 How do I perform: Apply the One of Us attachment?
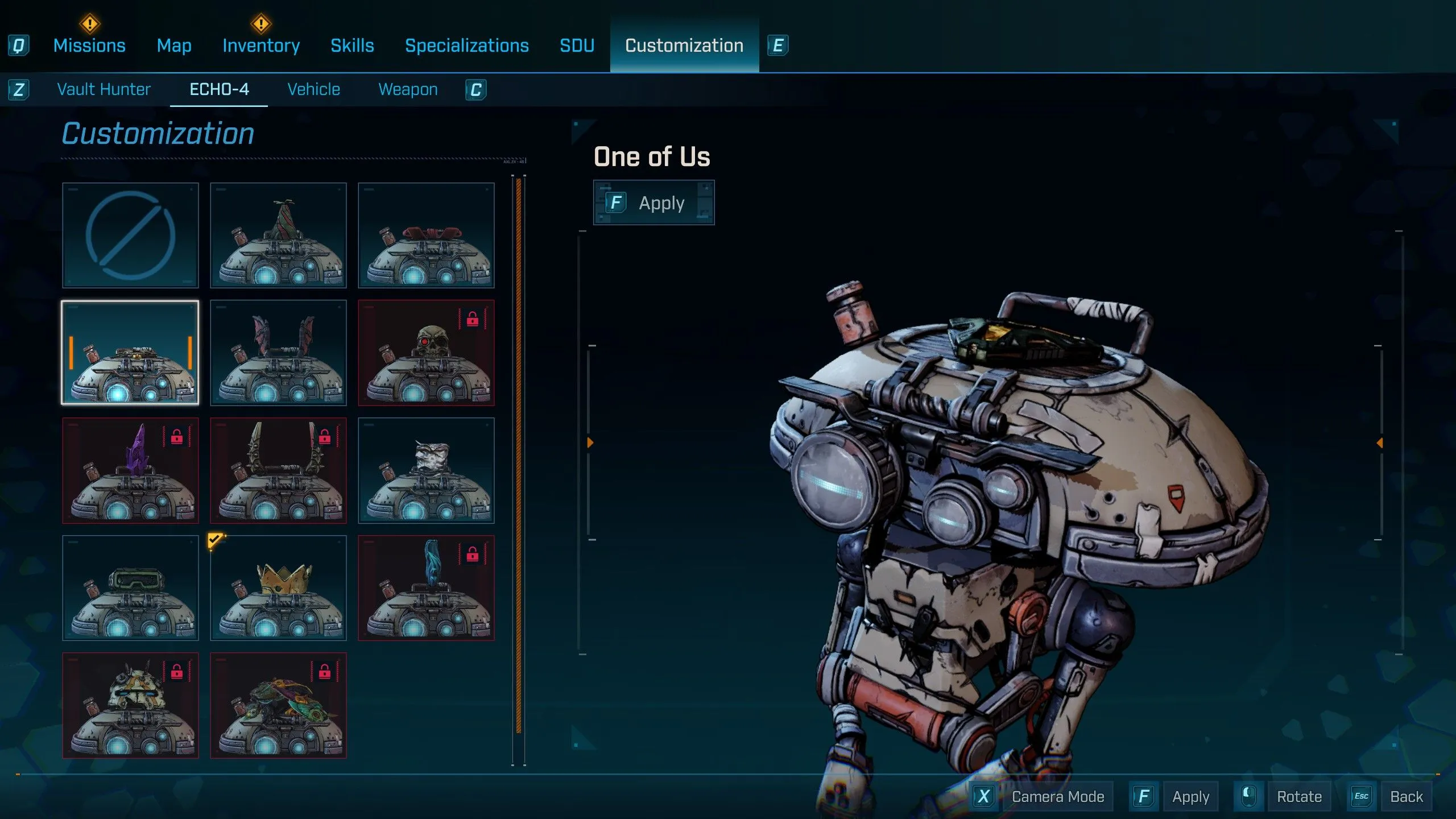653,203
